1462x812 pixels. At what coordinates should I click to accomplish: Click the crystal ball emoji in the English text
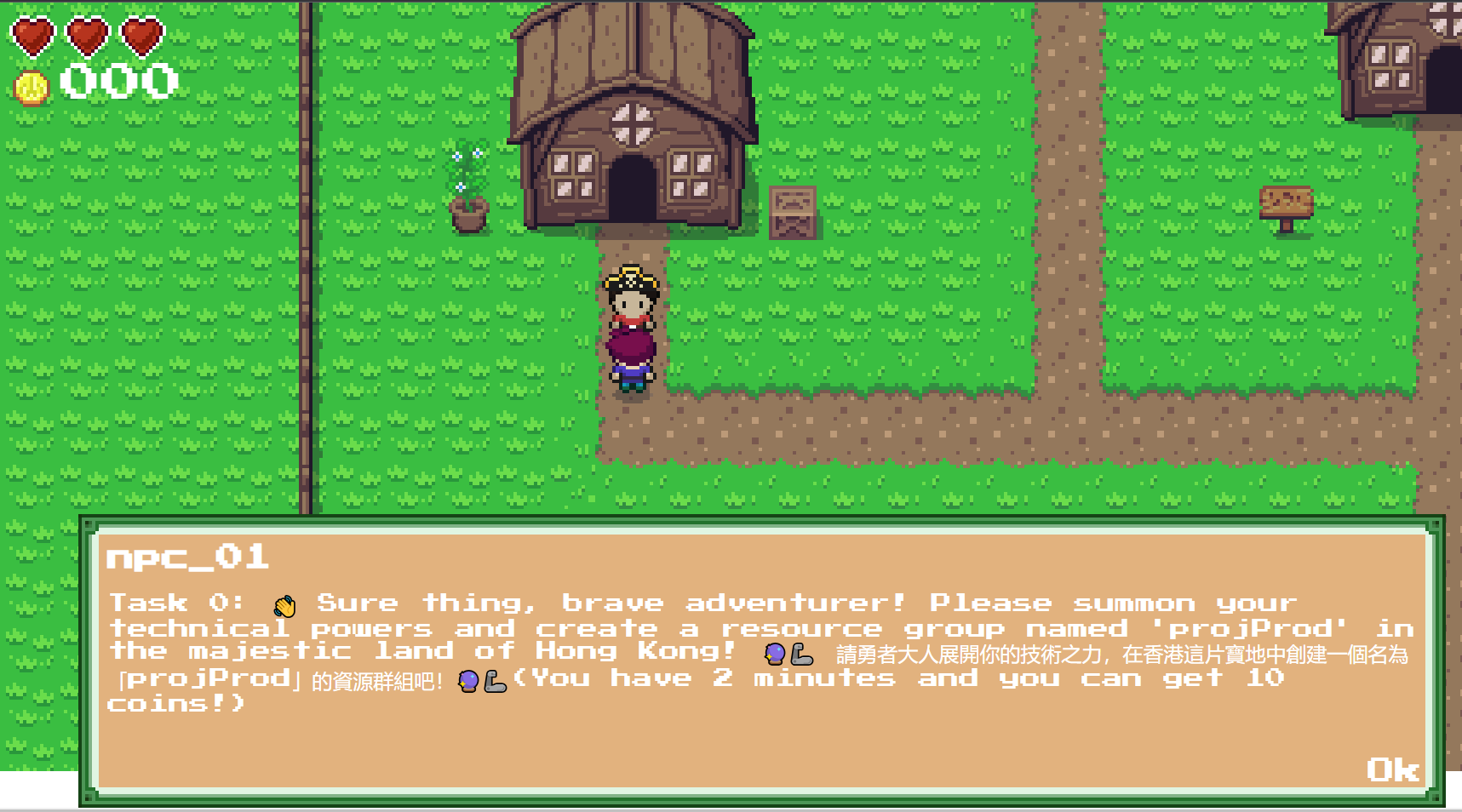773,655
